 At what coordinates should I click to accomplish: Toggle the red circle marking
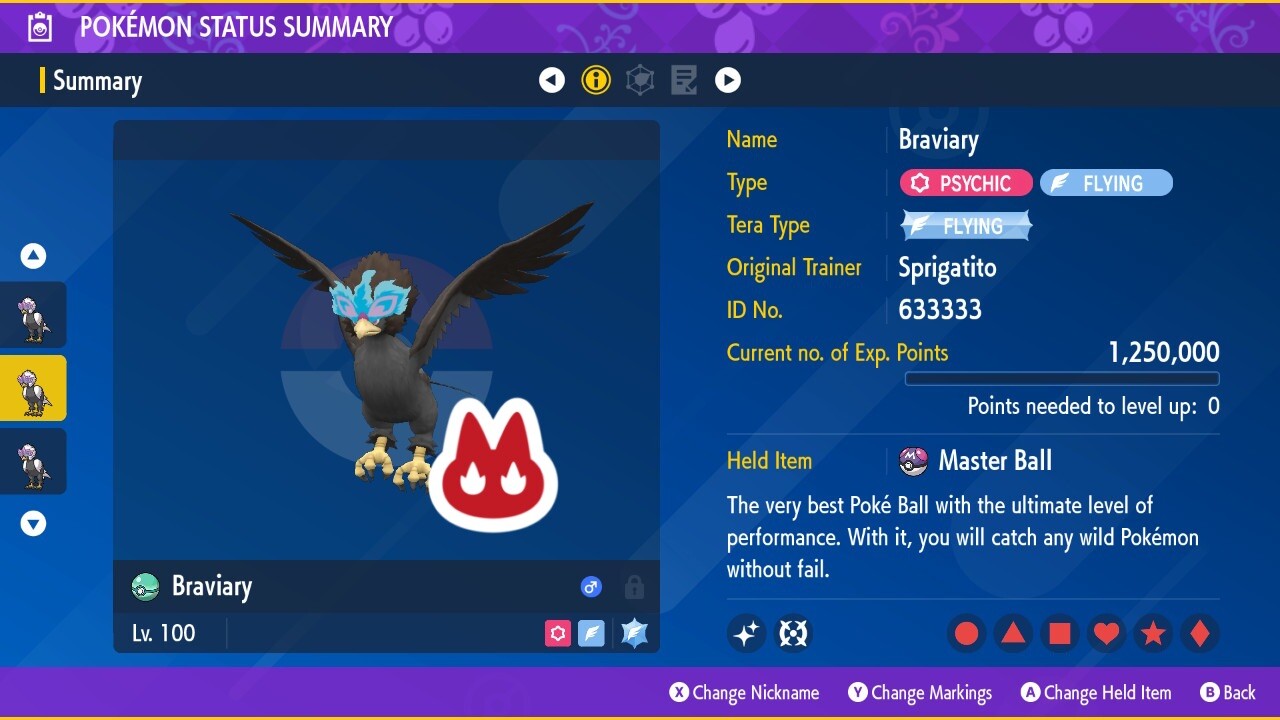(965, 633)
